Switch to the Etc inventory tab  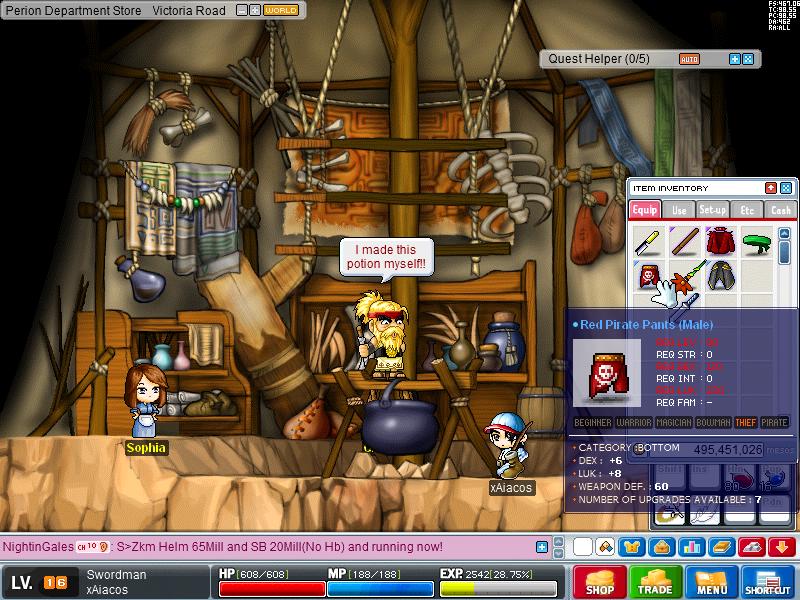(x=746, y=210)
